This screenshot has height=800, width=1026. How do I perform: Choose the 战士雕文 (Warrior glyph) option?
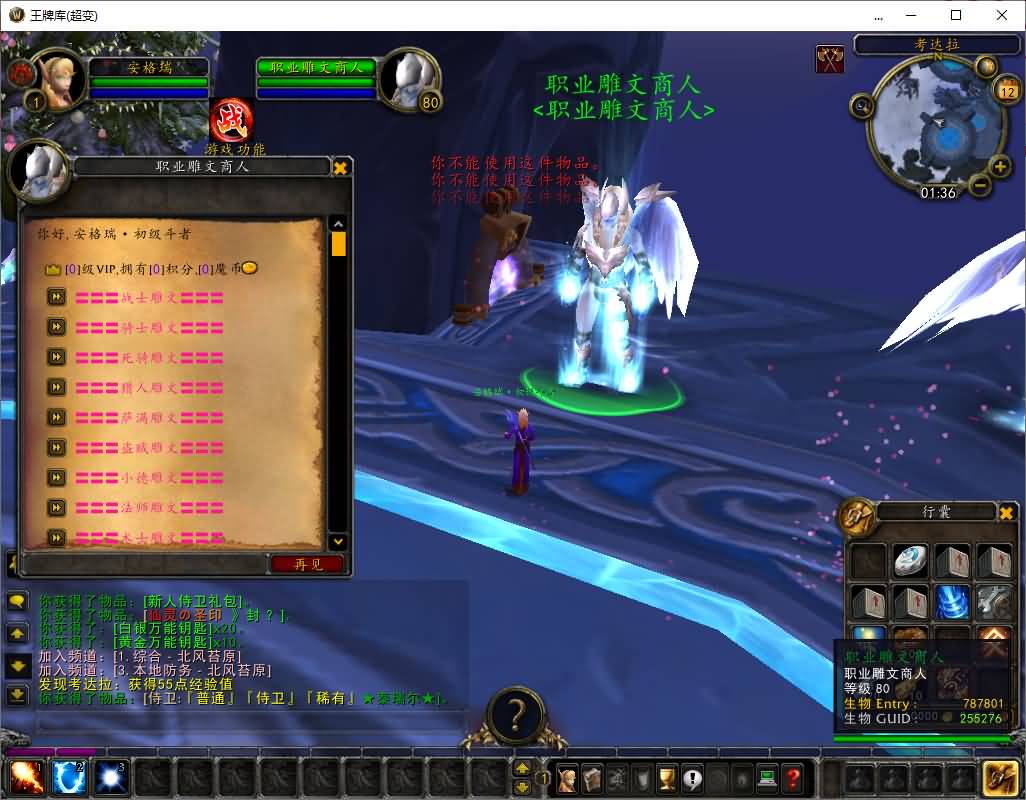[x=149, y=297]
